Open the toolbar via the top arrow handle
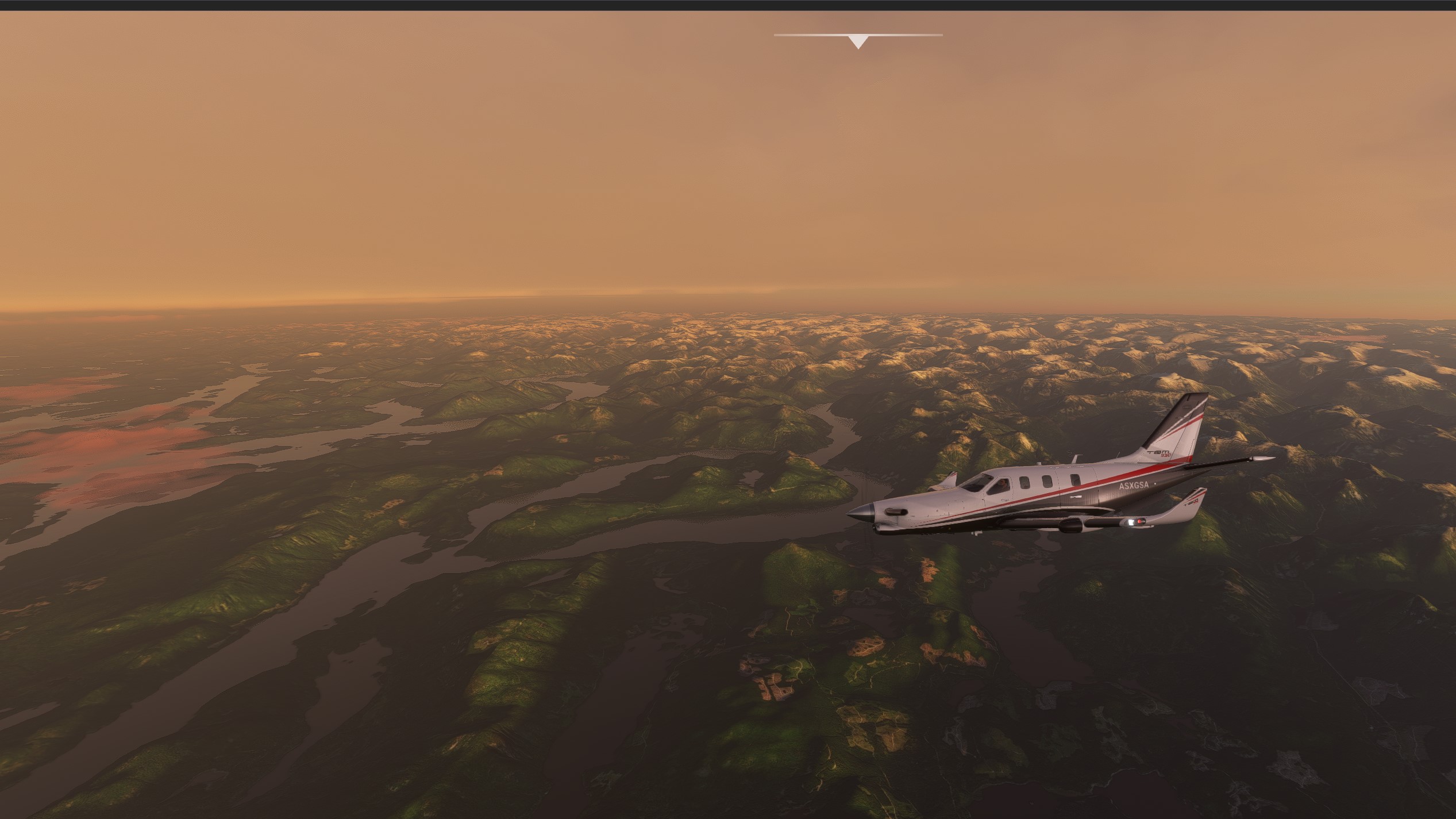 pos(858,41)
